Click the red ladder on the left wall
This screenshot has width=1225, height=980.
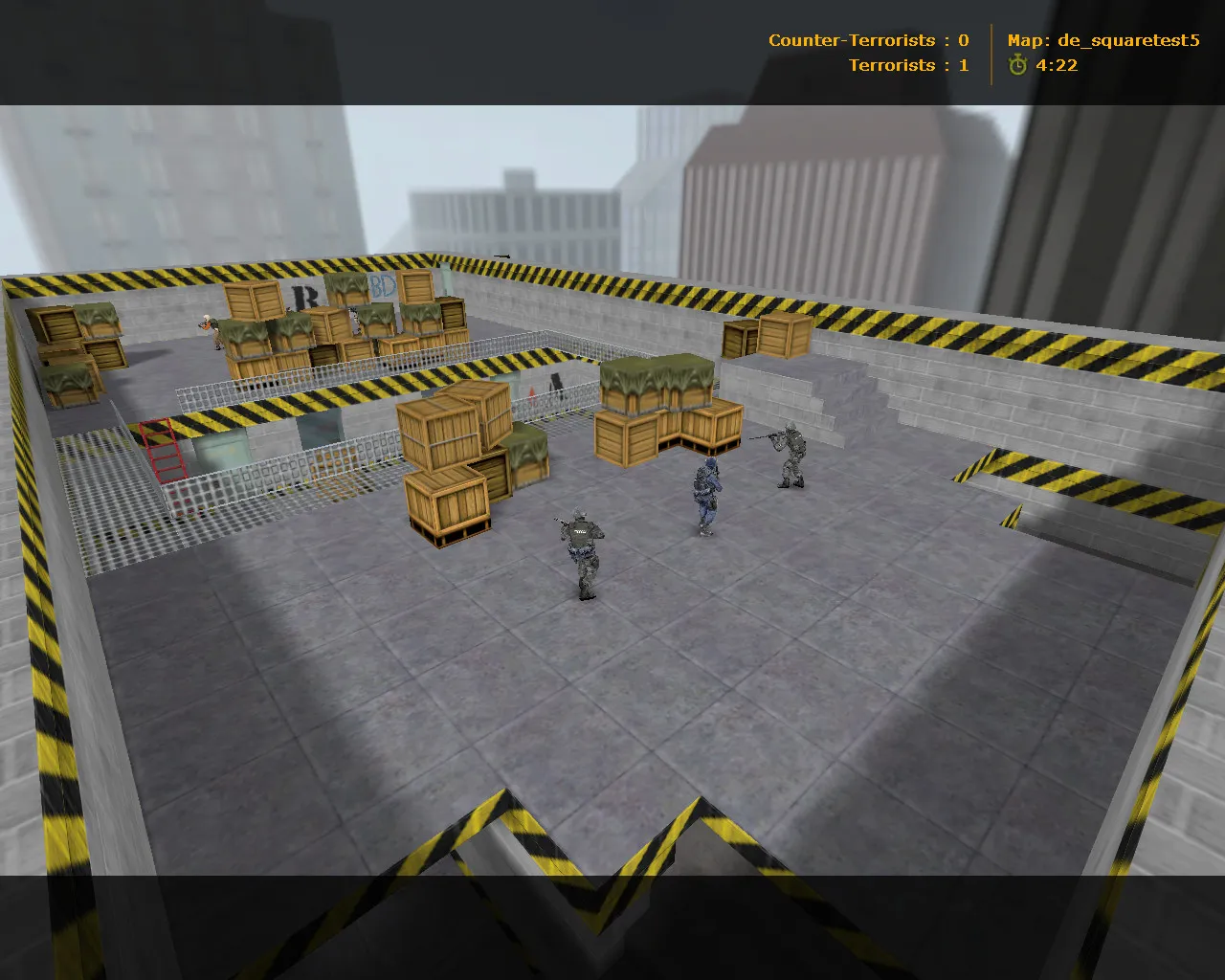[x=163, y=450]
